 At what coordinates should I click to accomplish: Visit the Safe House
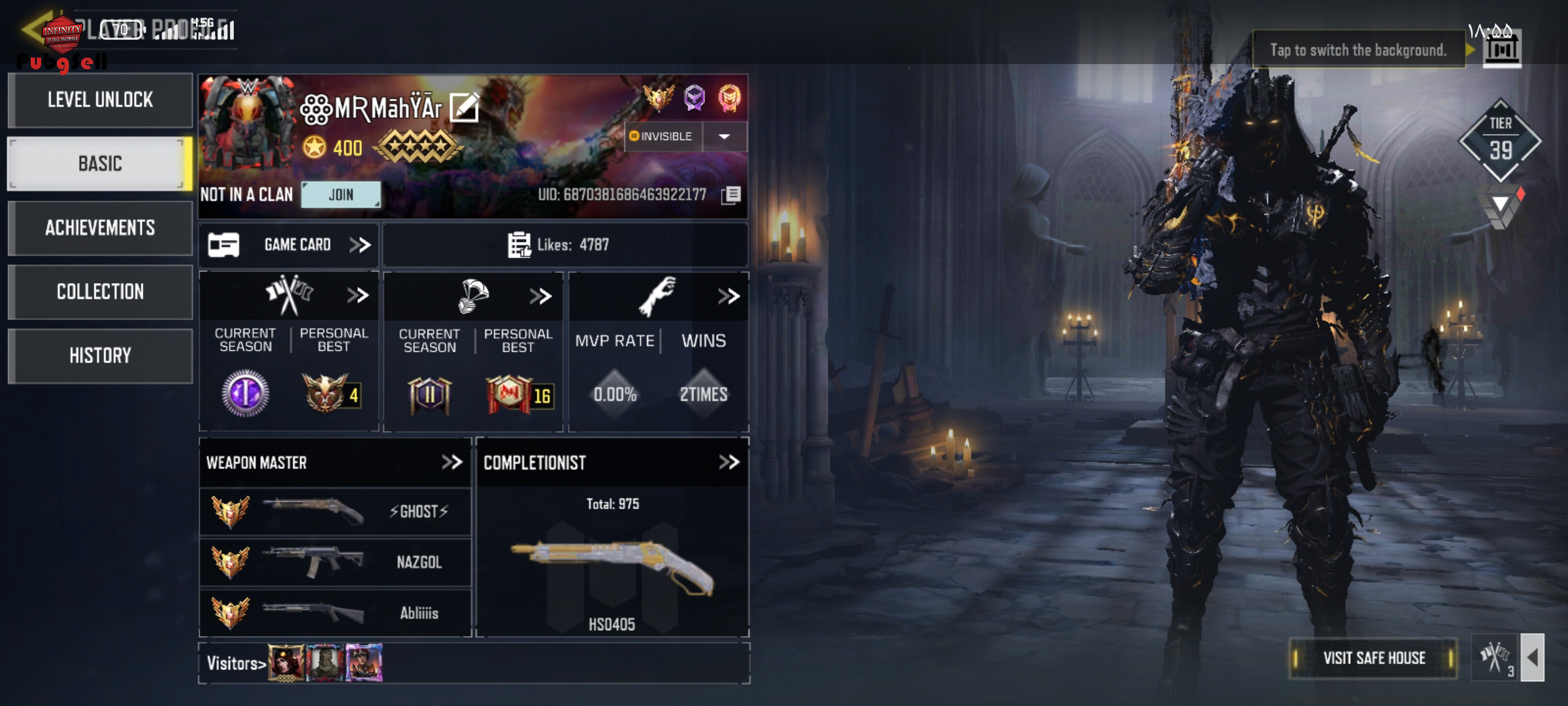pyautogui.click(x=1373, y=658)
